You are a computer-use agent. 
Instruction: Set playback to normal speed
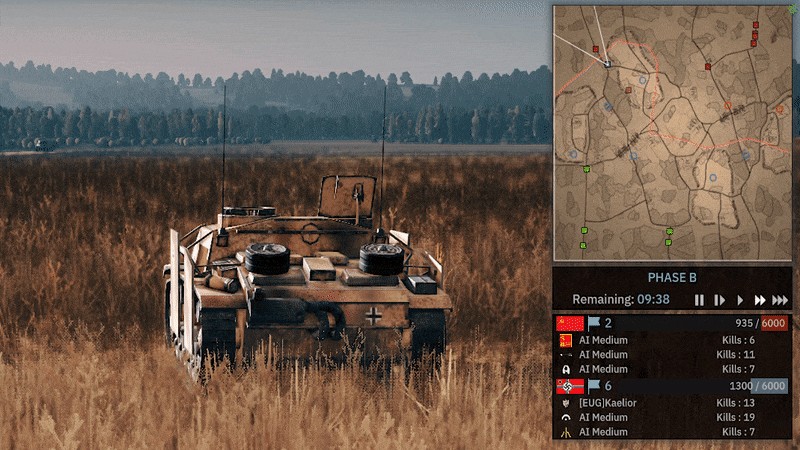click(740, 300)
